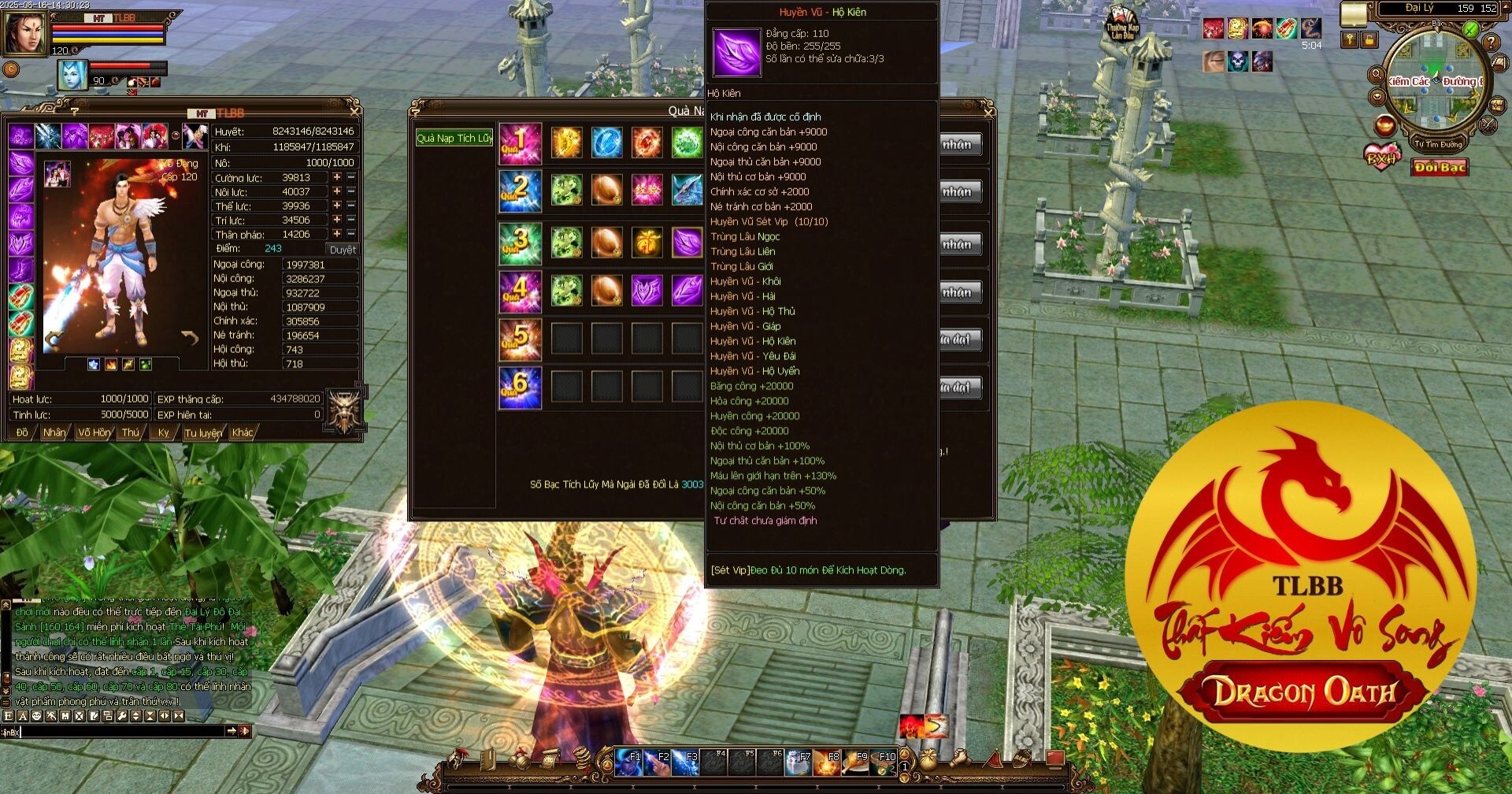Click the magnifier button beside minimap
Viewport: 1512px width, 794px height.
click(1377, 75)
